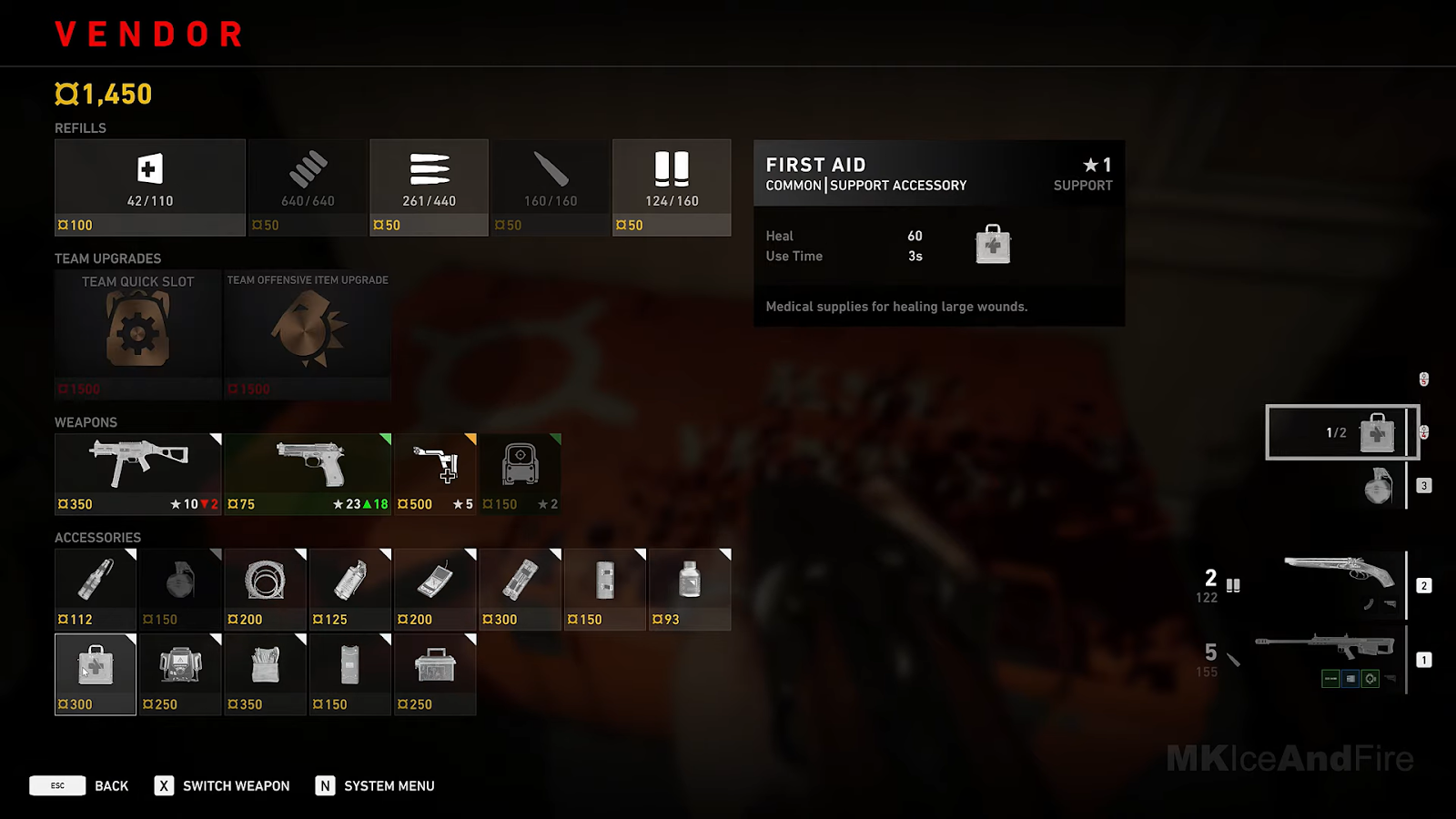Choose the reflex sight attachment for 150
The height and width of the screenshot is (819, 1456).
coord(520,474)
